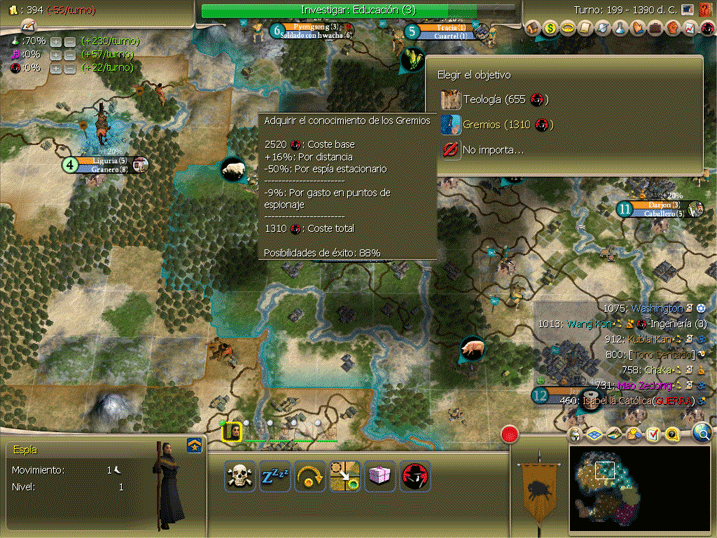Open the spy espionage mission button
Screen dimensions: 717x538
point(415,476)
